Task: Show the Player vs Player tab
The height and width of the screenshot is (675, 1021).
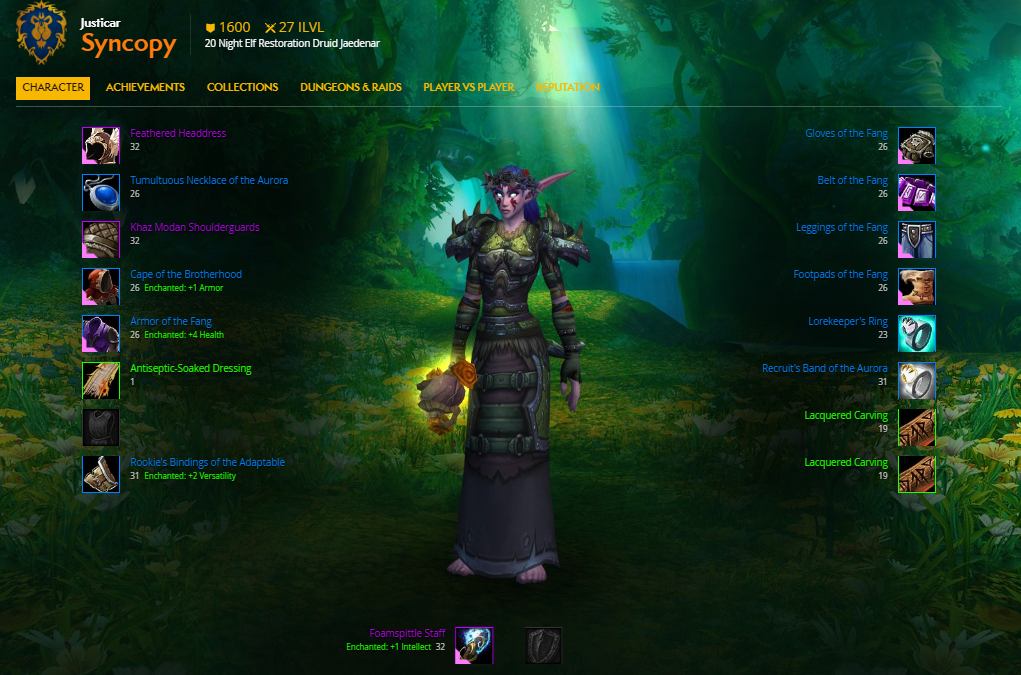Action: [468, 88]
